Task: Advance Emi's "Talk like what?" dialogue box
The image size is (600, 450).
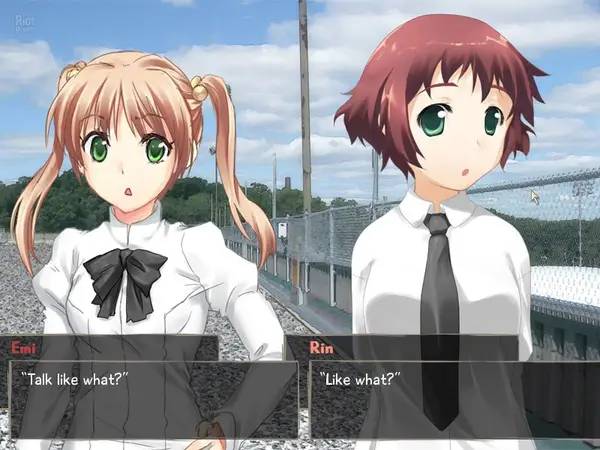Action: pyautogui.click(x=153, y=397)
